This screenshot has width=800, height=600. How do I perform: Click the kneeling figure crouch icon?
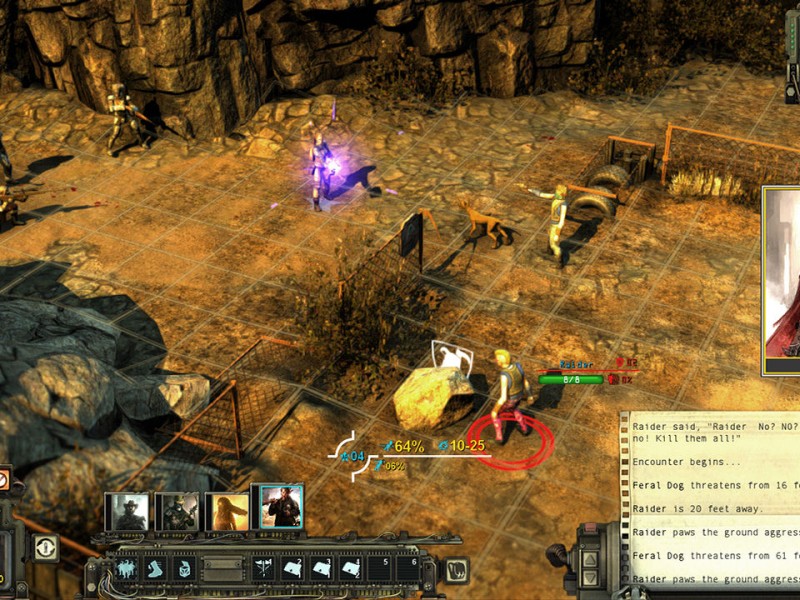[185, 569]
